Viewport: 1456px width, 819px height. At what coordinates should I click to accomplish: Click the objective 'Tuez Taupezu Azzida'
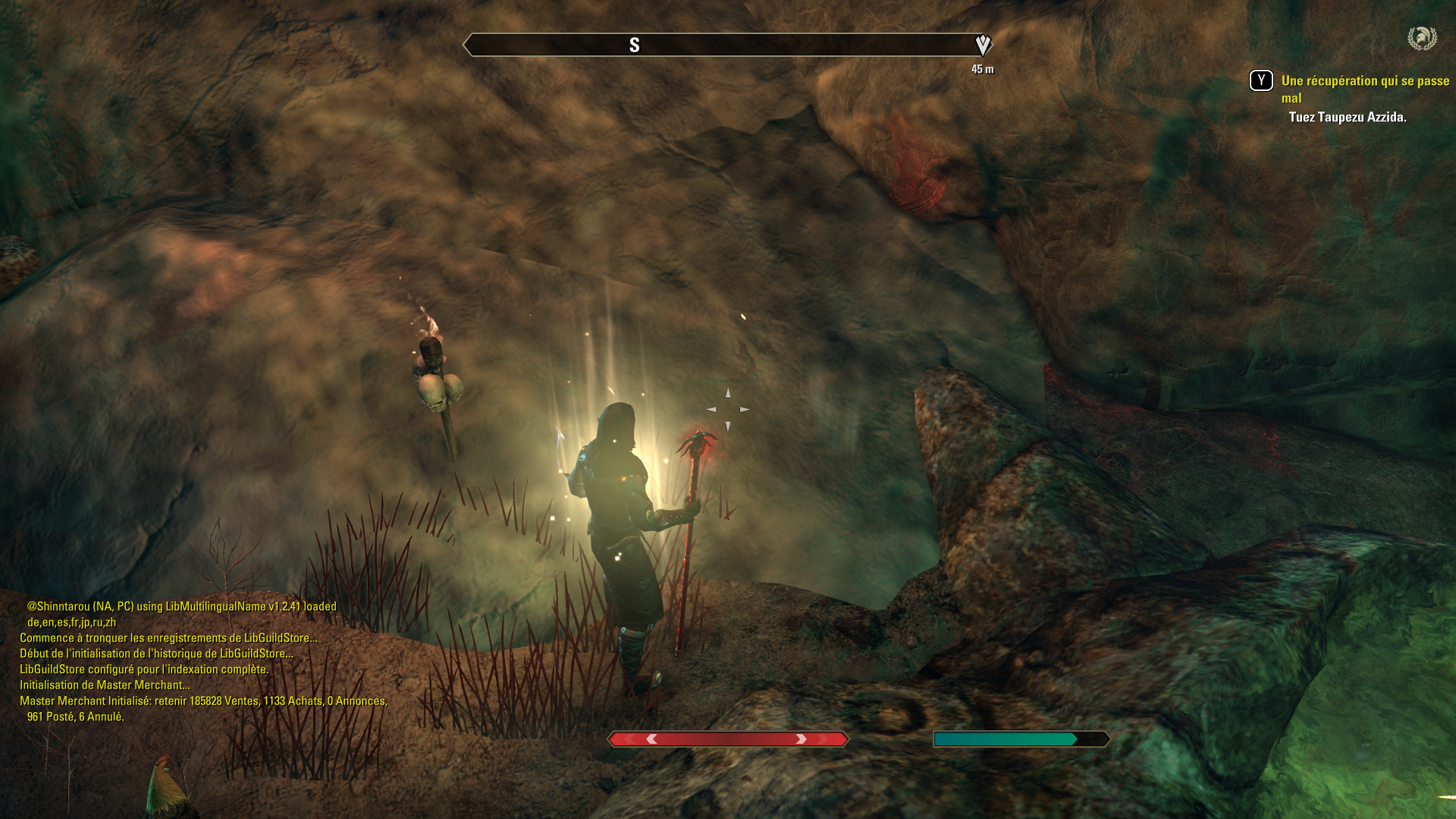coord(1347,117)
